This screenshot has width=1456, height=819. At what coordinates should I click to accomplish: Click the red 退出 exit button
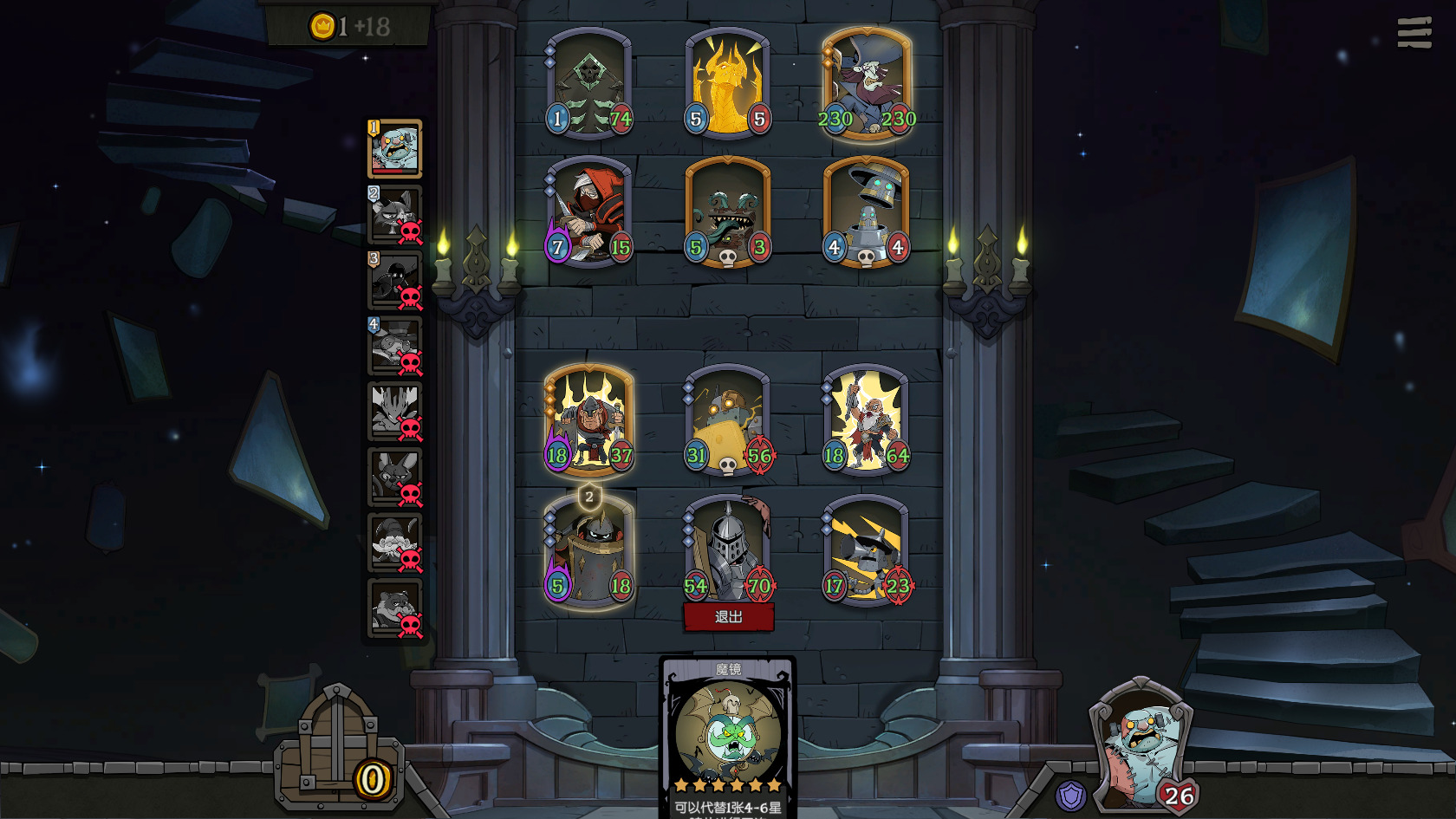728,616
